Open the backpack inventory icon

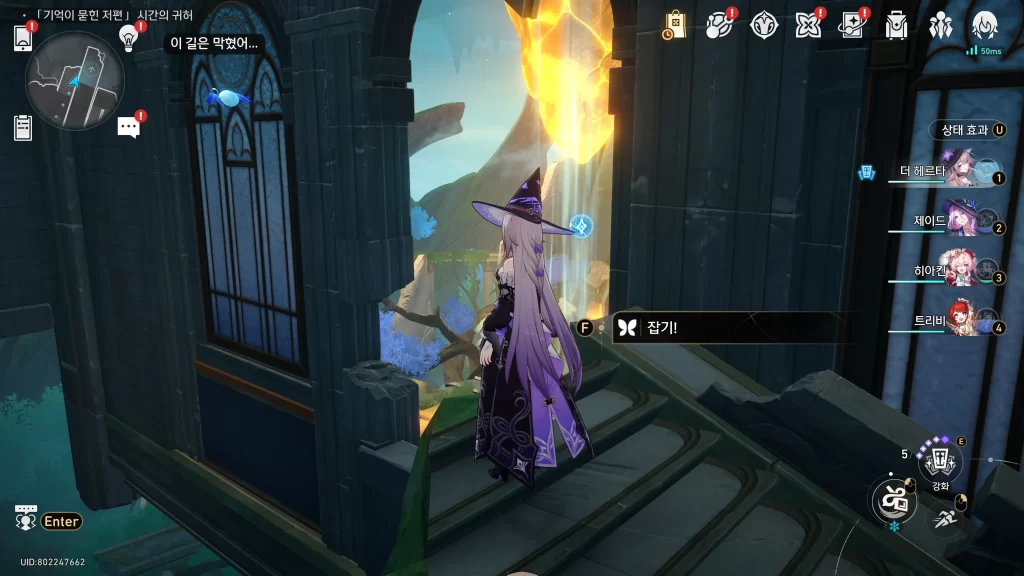[x=896, y=25]
